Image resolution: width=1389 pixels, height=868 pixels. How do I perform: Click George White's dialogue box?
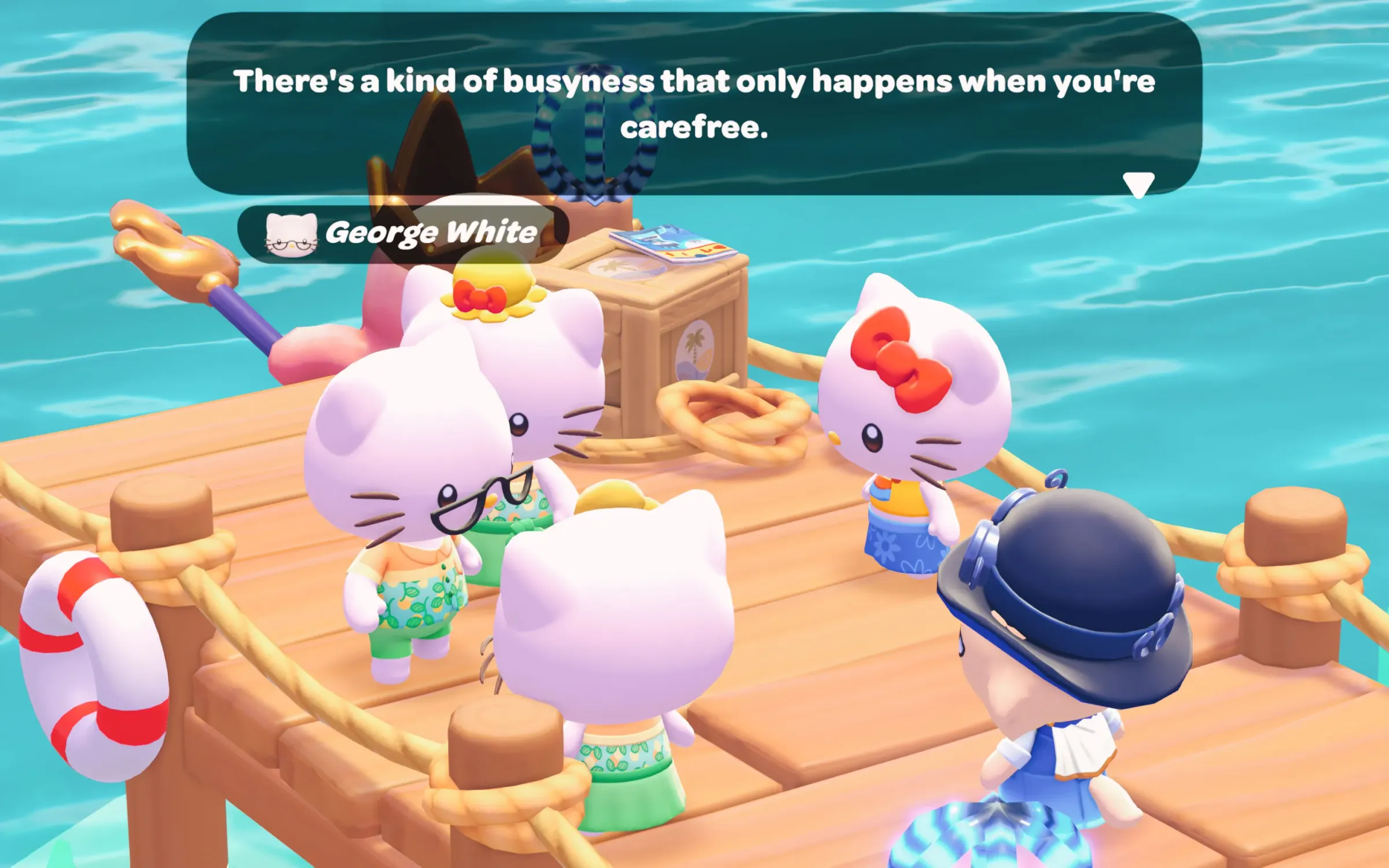coord(694,104)
